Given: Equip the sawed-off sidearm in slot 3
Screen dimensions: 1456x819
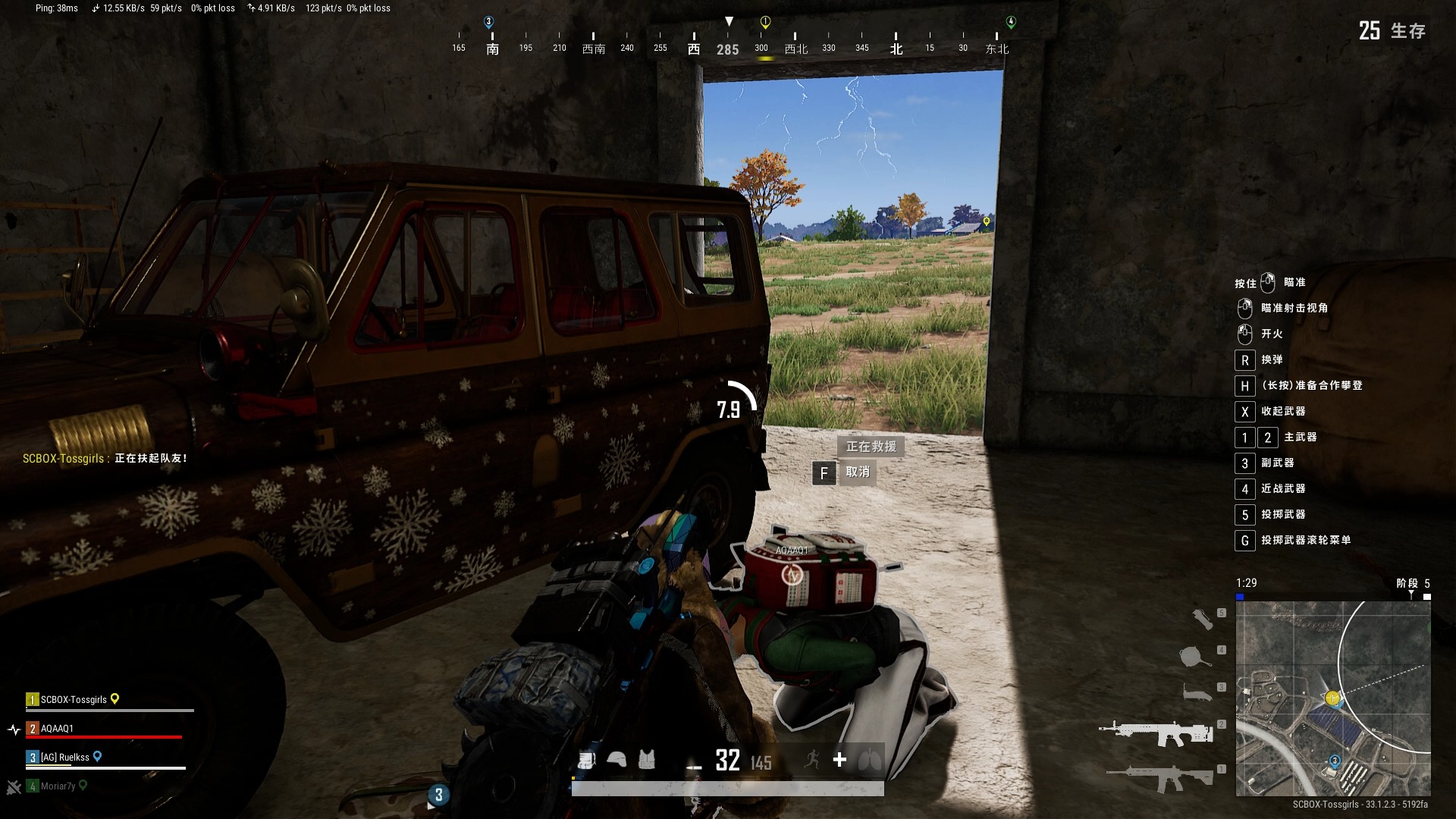Looking at the screenshot, I should click(1197, 692).
